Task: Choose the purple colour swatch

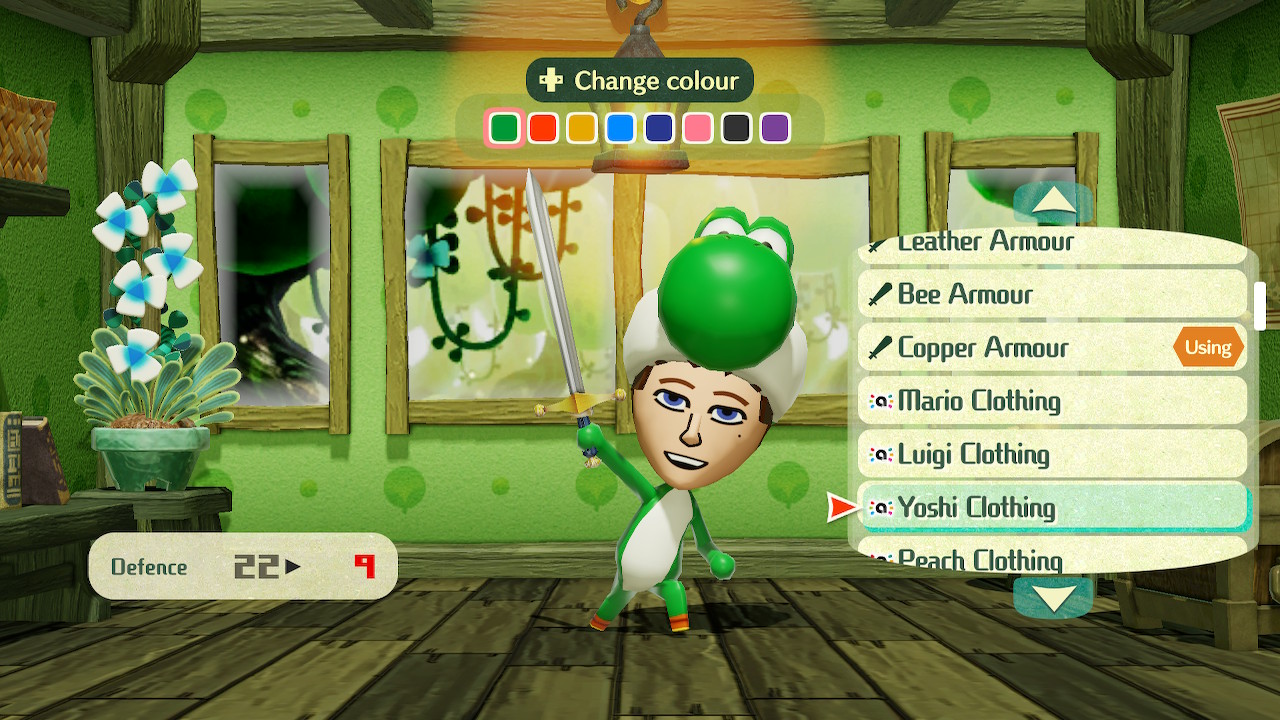Action: [775, 128]
